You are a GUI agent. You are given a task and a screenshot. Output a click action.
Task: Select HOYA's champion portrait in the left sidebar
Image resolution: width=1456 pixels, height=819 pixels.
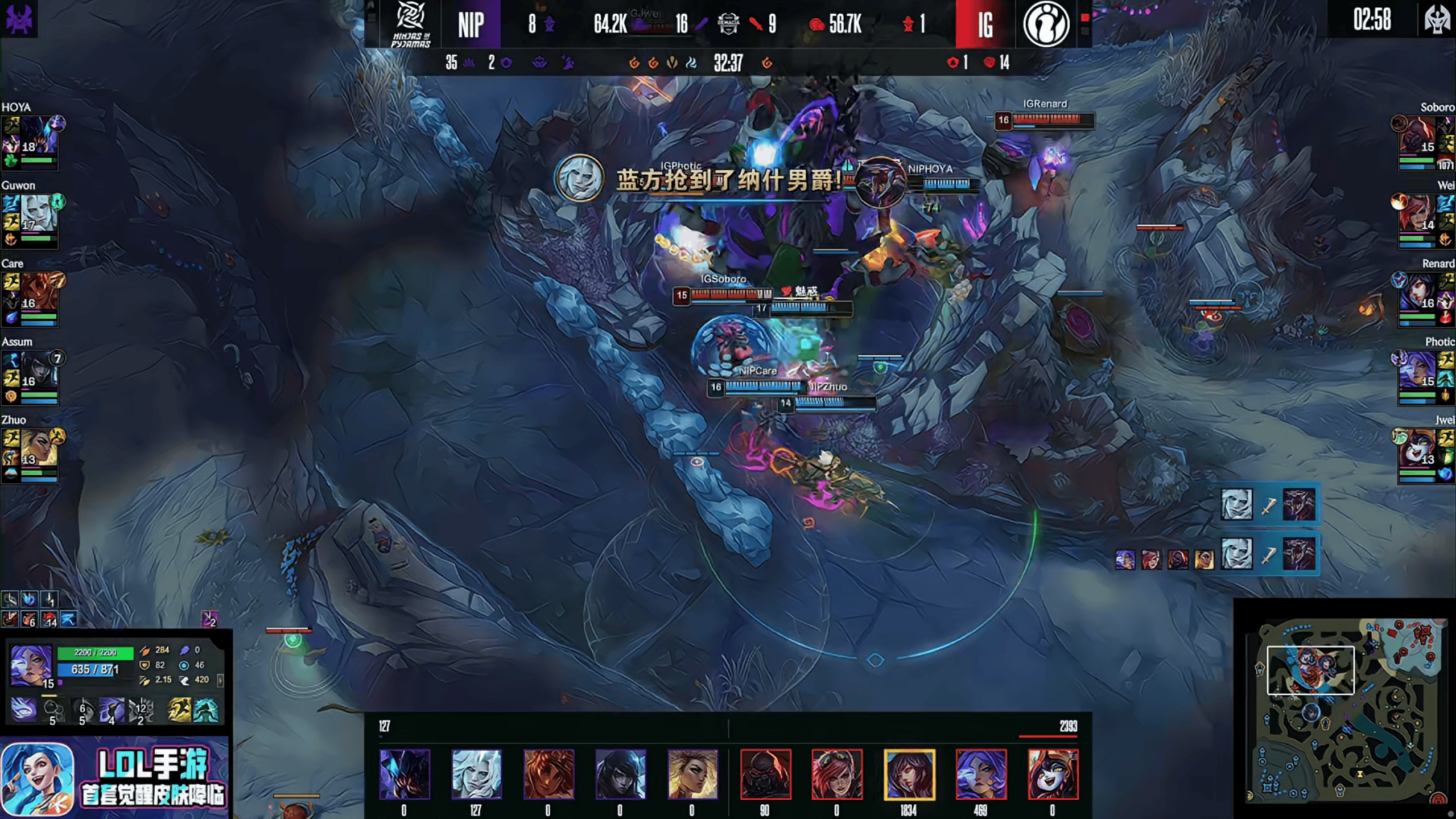[x=38, y=135]
